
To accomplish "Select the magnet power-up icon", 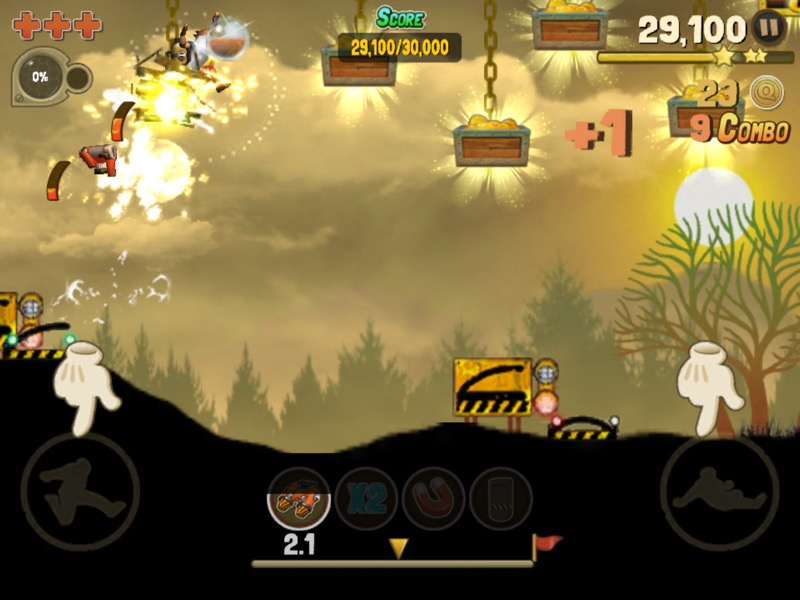I will (433, 499).
